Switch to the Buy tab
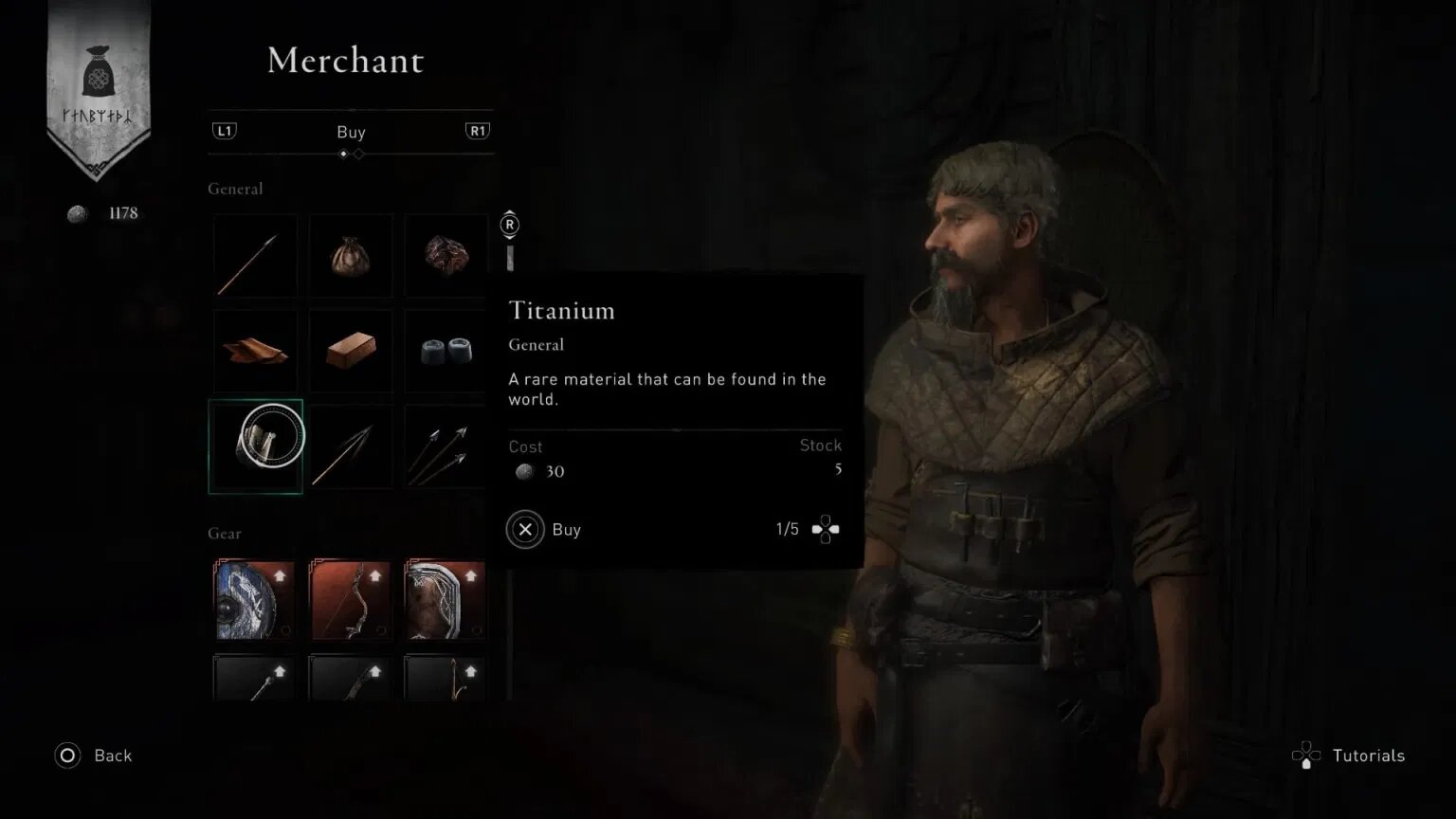 (x=351, y=132)
